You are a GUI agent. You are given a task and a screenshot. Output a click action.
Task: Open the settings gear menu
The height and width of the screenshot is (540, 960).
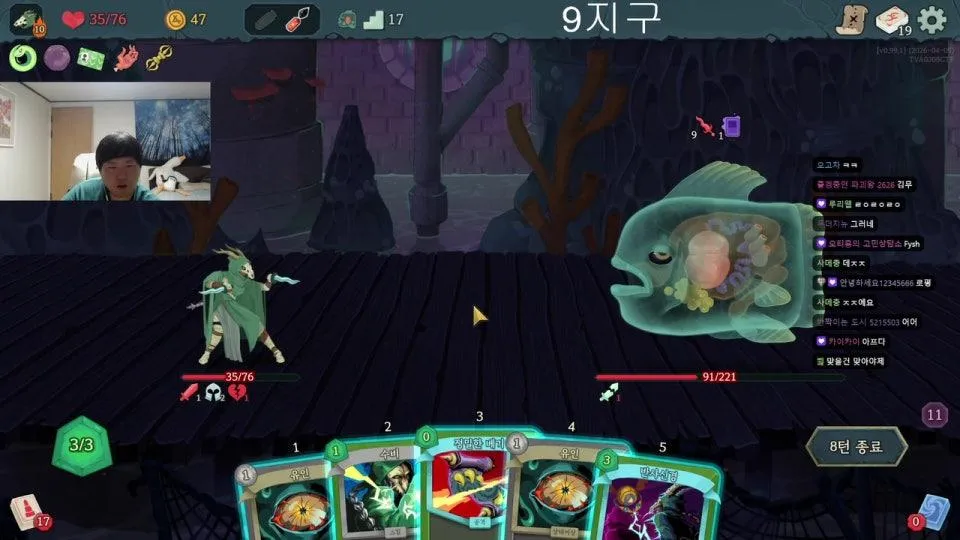click(x=931, y=19)
